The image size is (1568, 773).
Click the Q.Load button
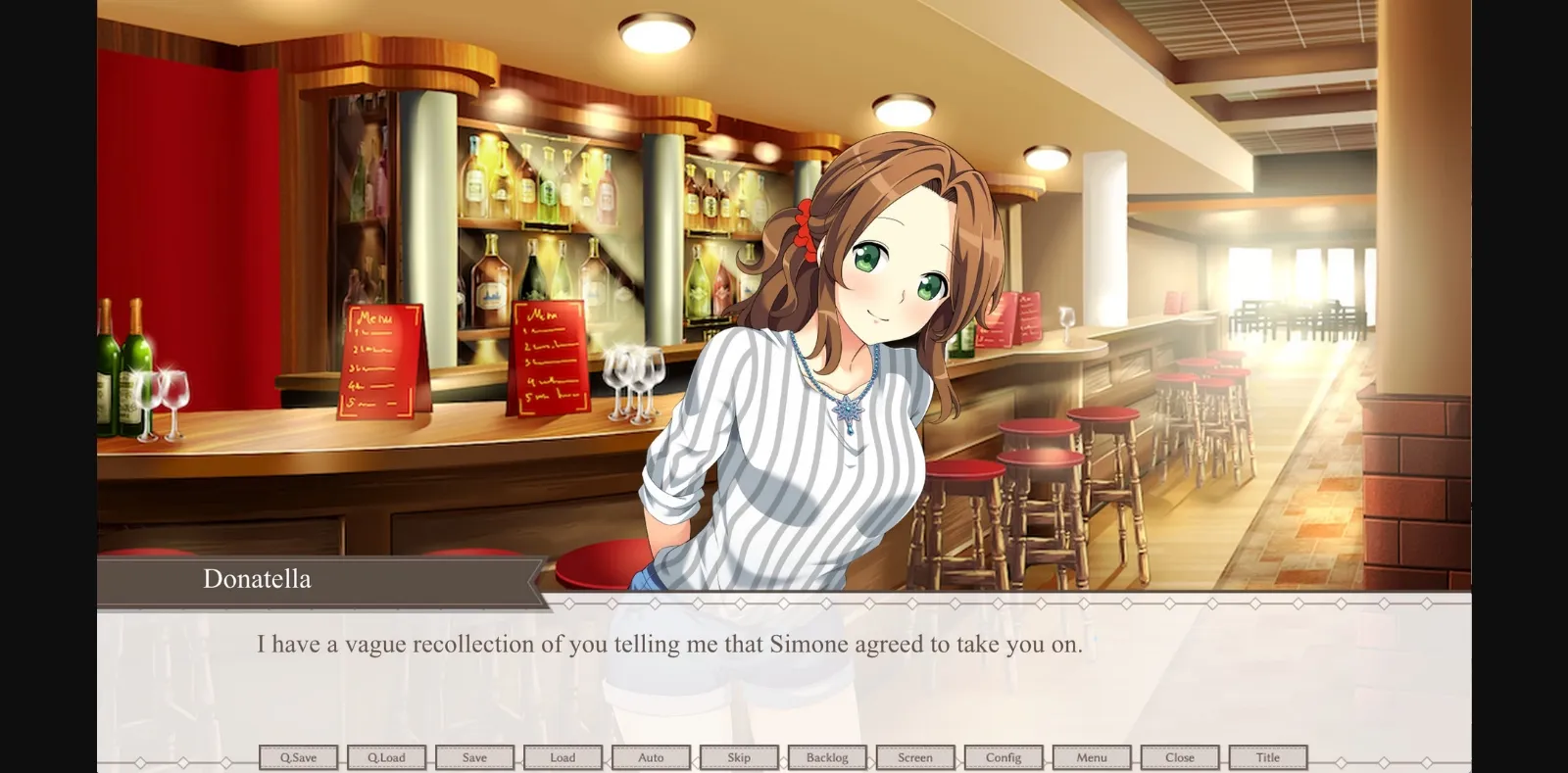pyautogui.click(x=386, y=756)
